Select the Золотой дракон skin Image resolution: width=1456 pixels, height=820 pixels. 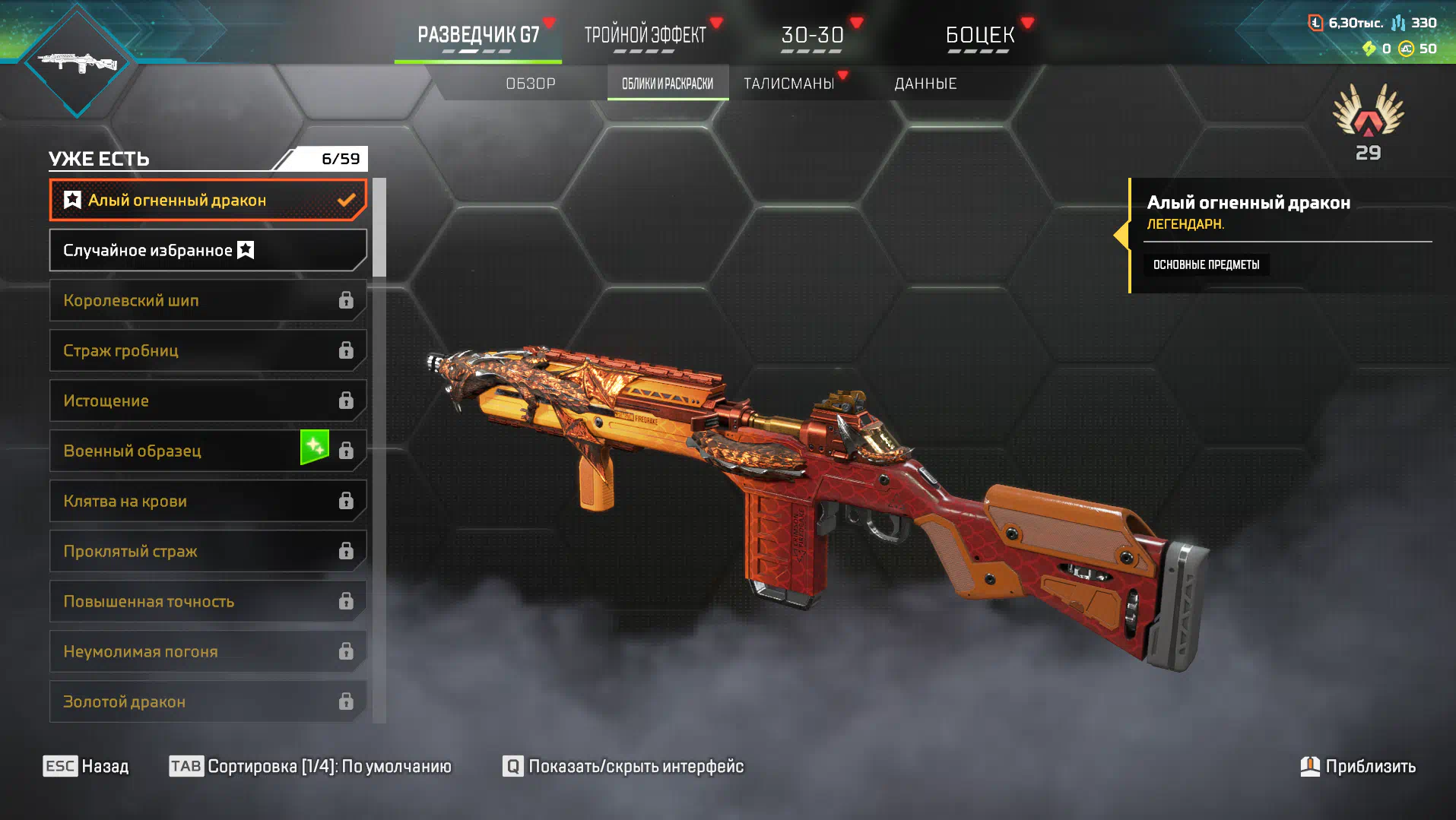point(208,701)
